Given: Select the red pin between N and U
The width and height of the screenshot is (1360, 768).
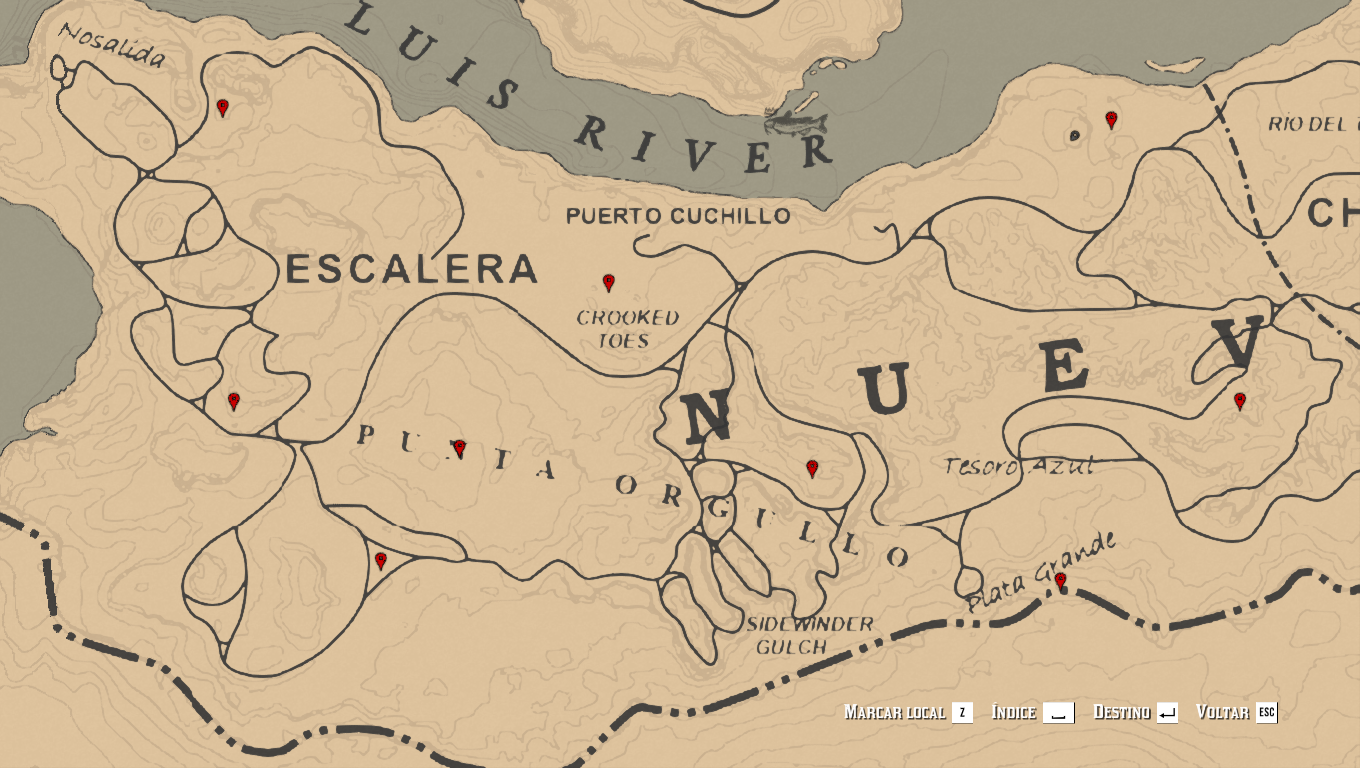Looking at the screenshot, I should tap(812, 468).
